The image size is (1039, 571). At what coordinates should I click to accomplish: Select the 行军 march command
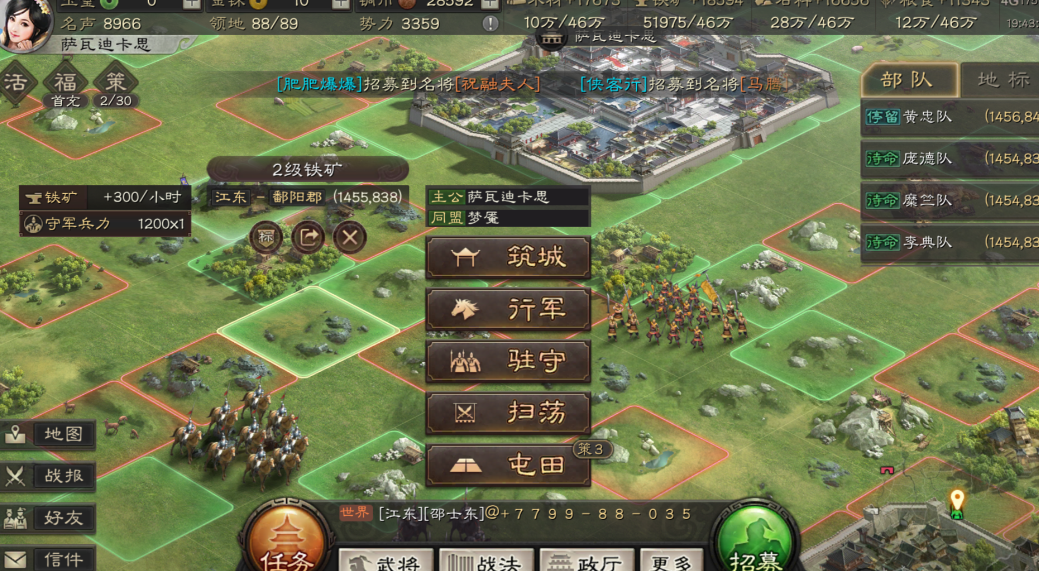[x=508, y=310]
